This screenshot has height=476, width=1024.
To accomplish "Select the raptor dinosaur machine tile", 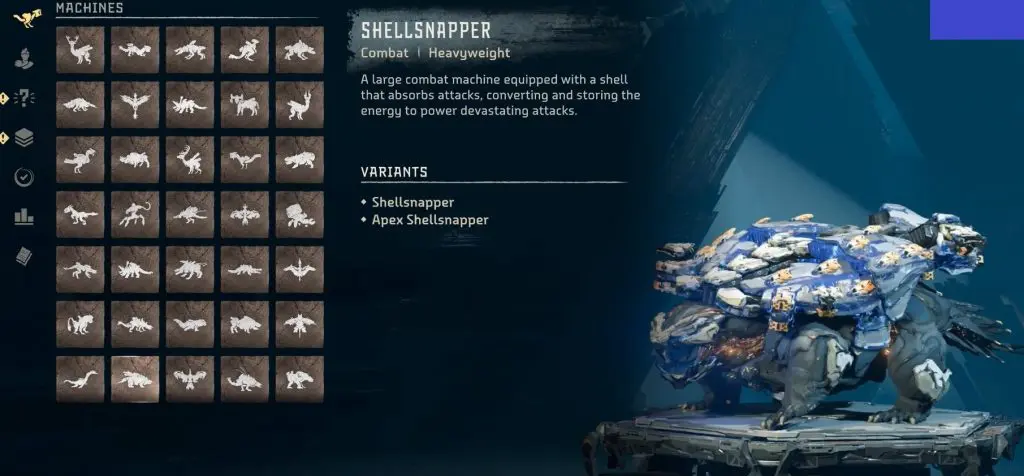I will tap(81, 214).
